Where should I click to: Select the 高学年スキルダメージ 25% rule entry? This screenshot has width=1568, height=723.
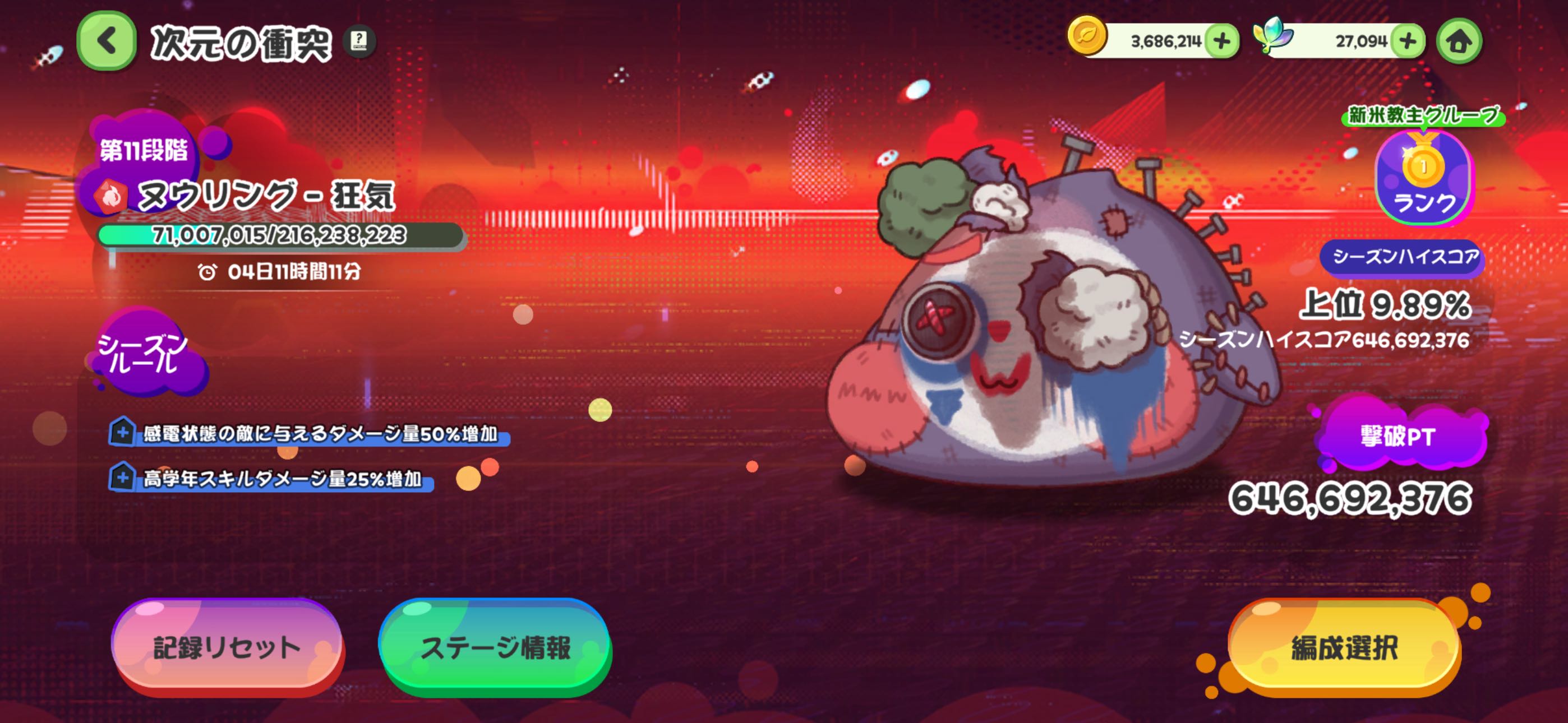click(x=271, y=479)
